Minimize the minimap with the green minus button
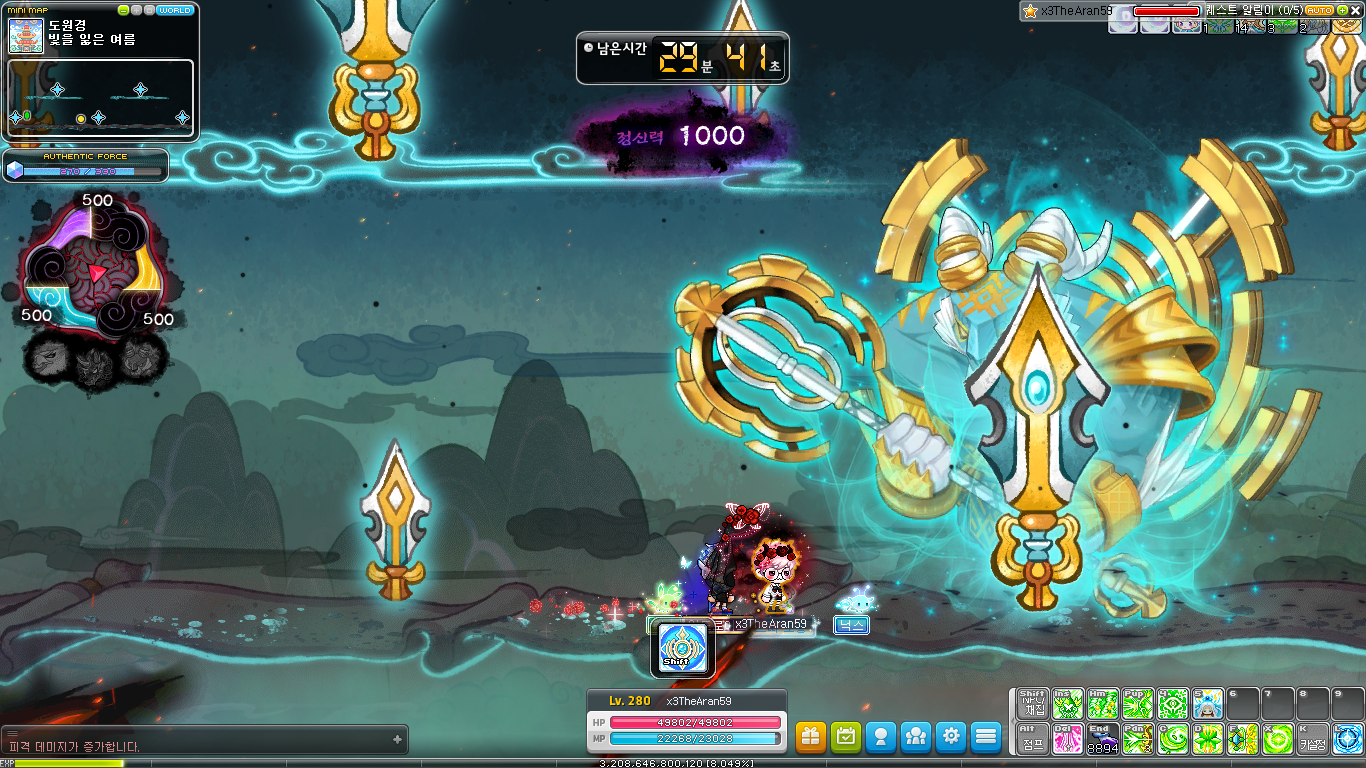The image size is (1366, 768). tap(124, 10)
